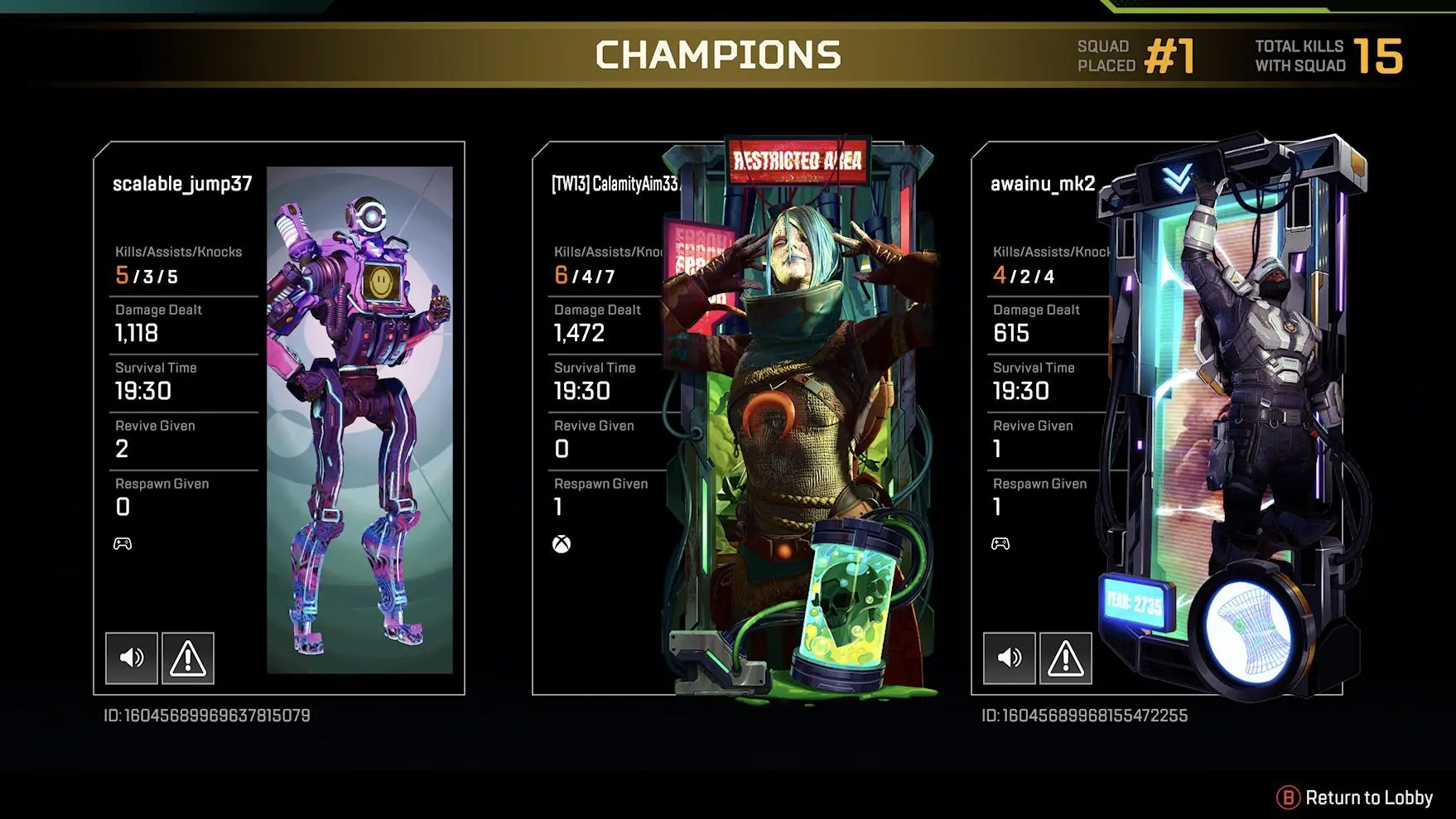
Task: Return to Lobby
Action: pyautogui.click(x=1355, y=797)
